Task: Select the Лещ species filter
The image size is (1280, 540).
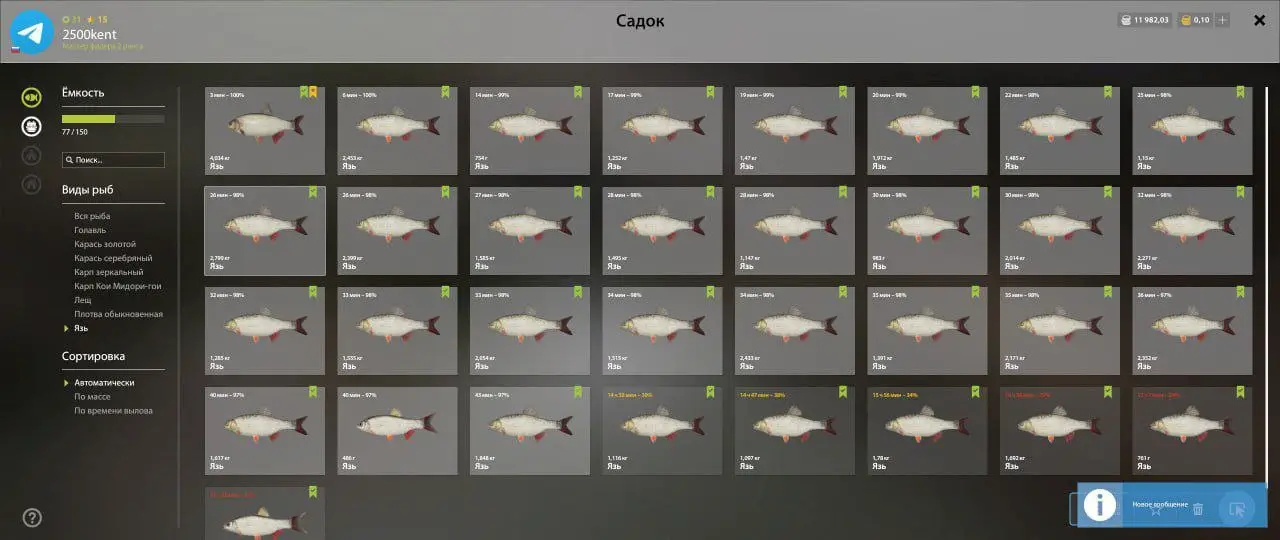Action: (x=83, y=300)
